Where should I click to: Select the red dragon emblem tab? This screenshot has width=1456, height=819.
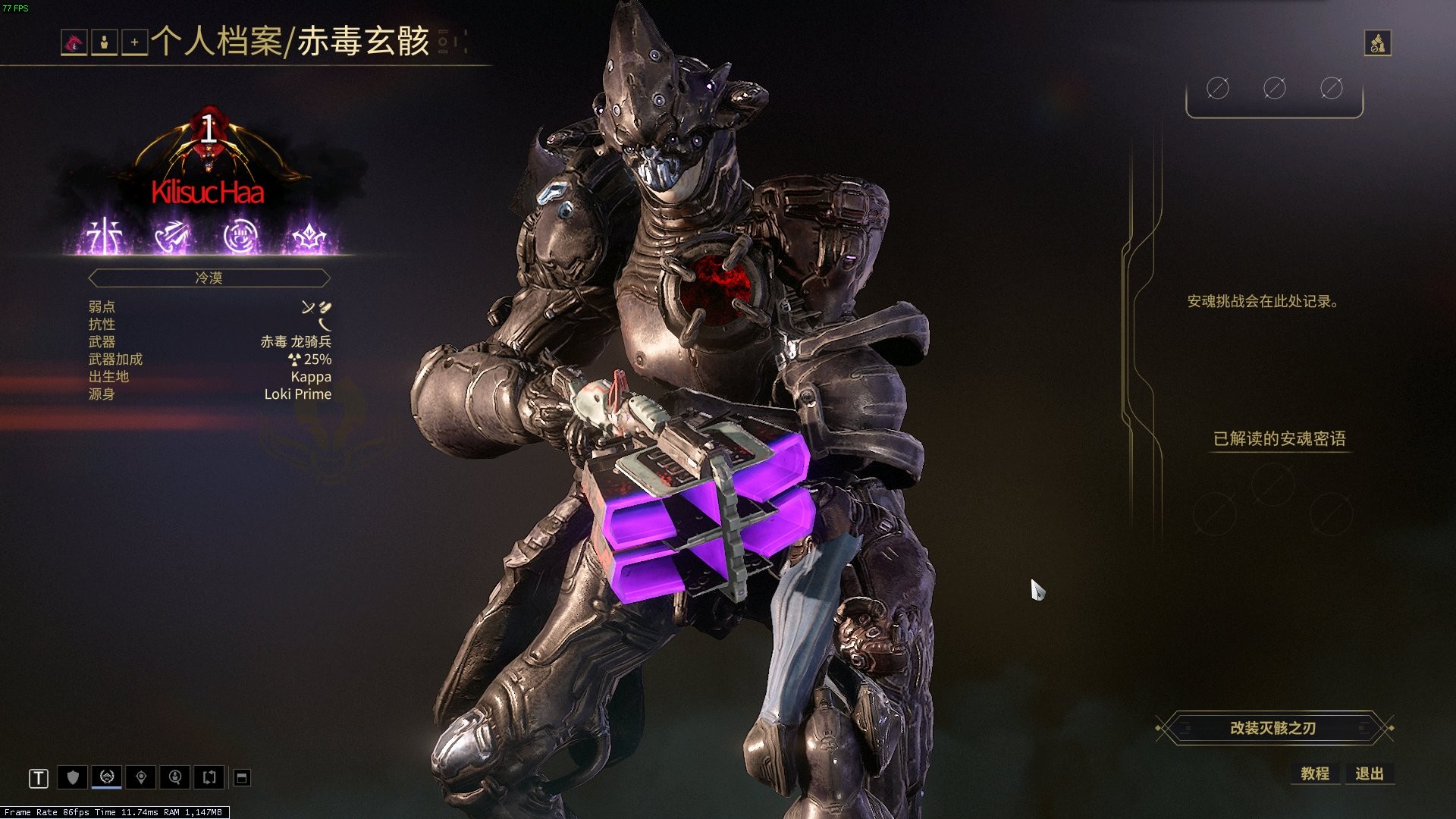74,43
